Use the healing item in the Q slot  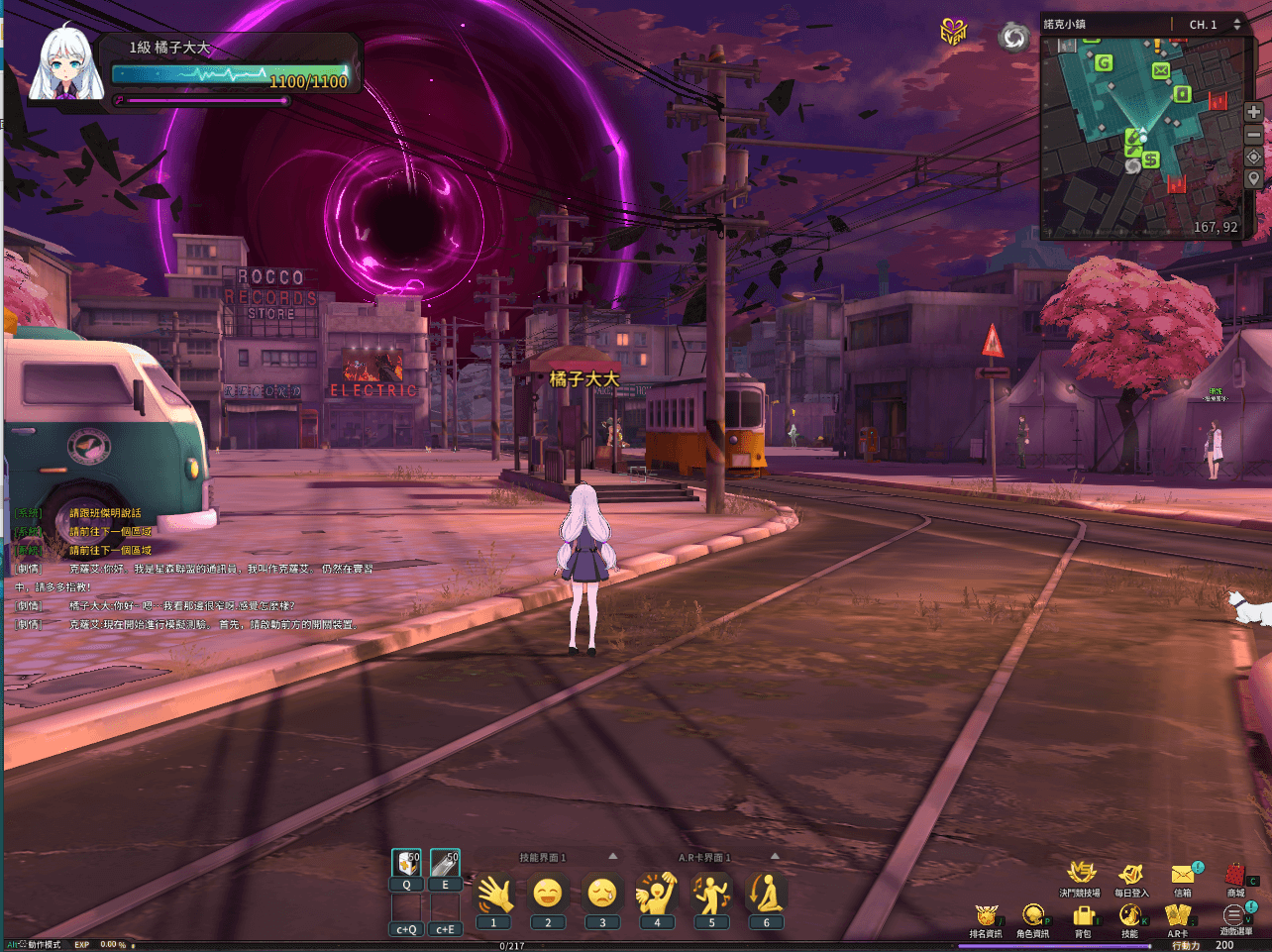click(406, 865)
